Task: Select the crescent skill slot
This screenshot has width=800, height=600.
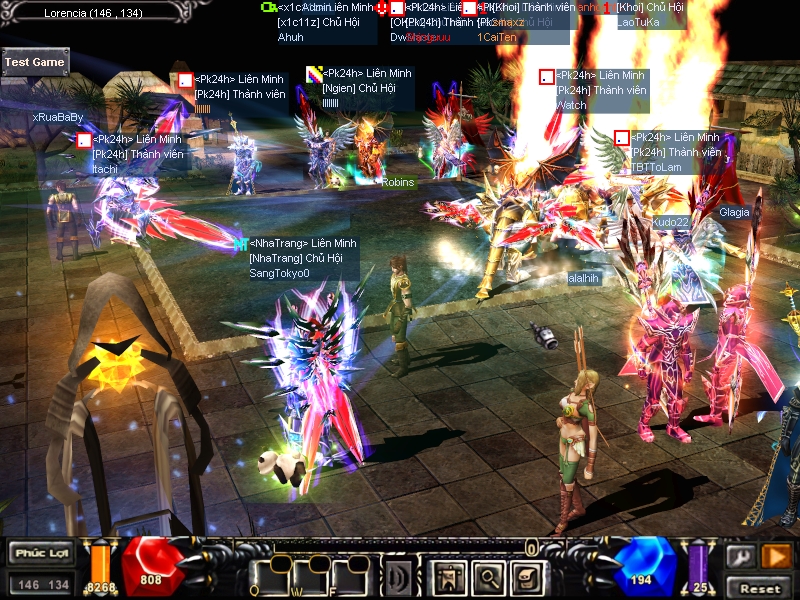Action: tap(398, 577)
